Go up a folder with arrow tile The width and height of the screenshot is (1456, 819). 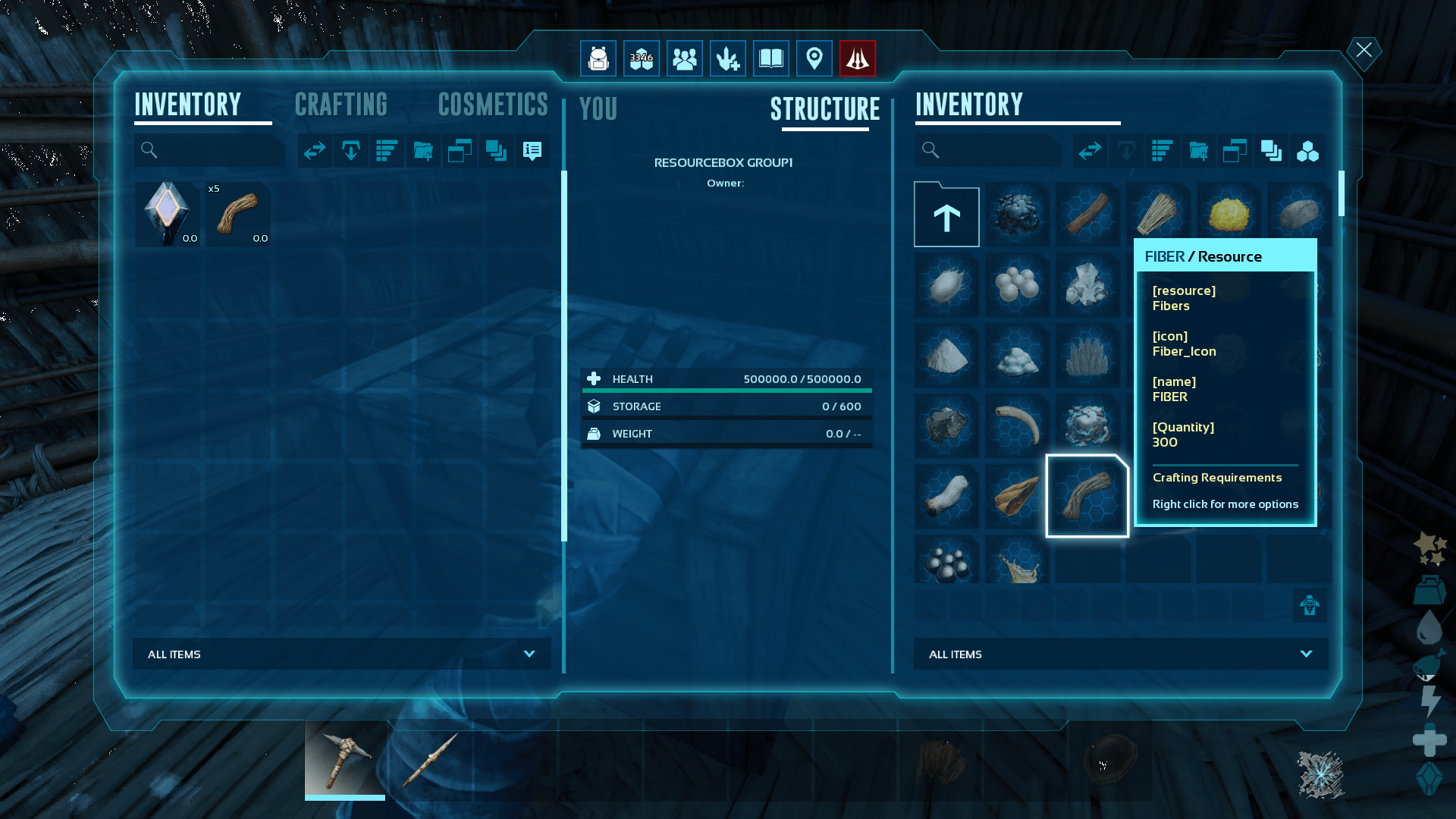tap(946, 216)
